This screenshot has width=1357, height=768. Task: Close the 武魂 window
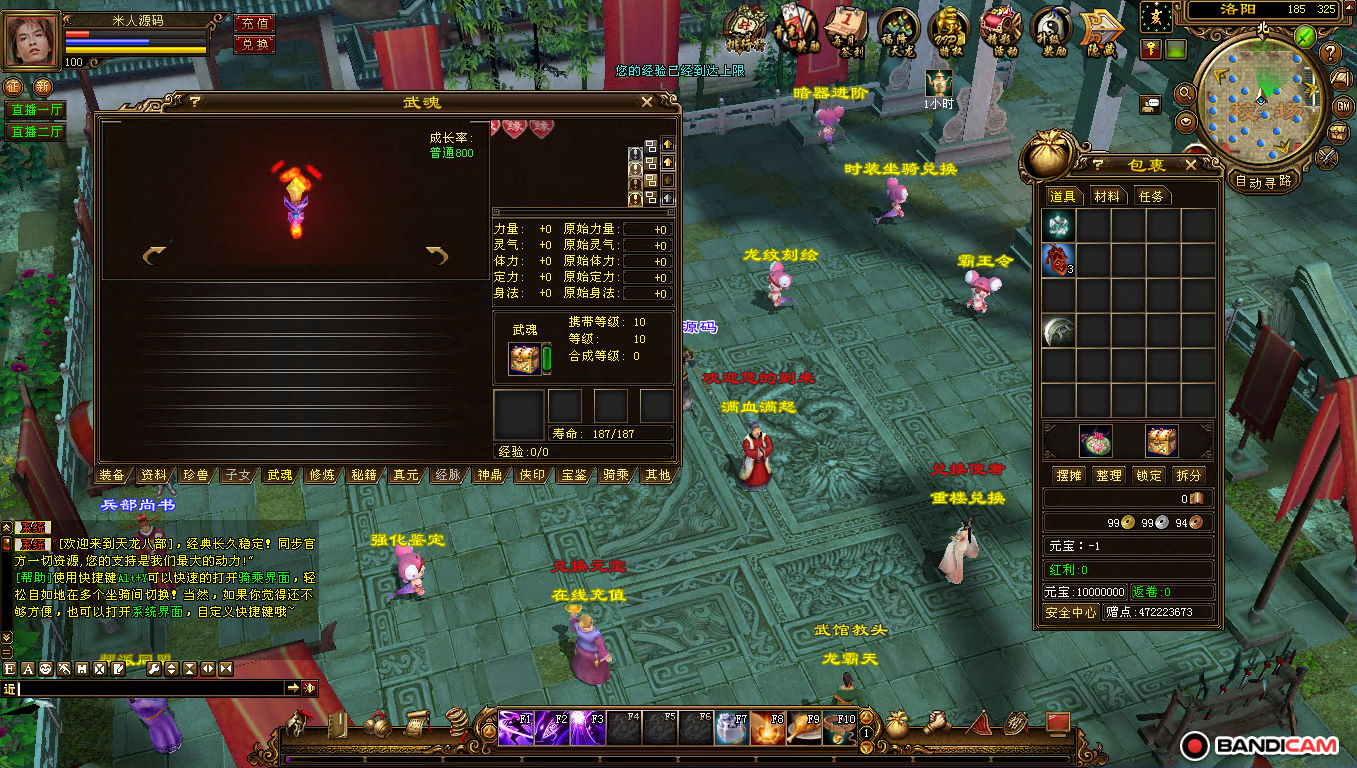click(x=647, y=101)
